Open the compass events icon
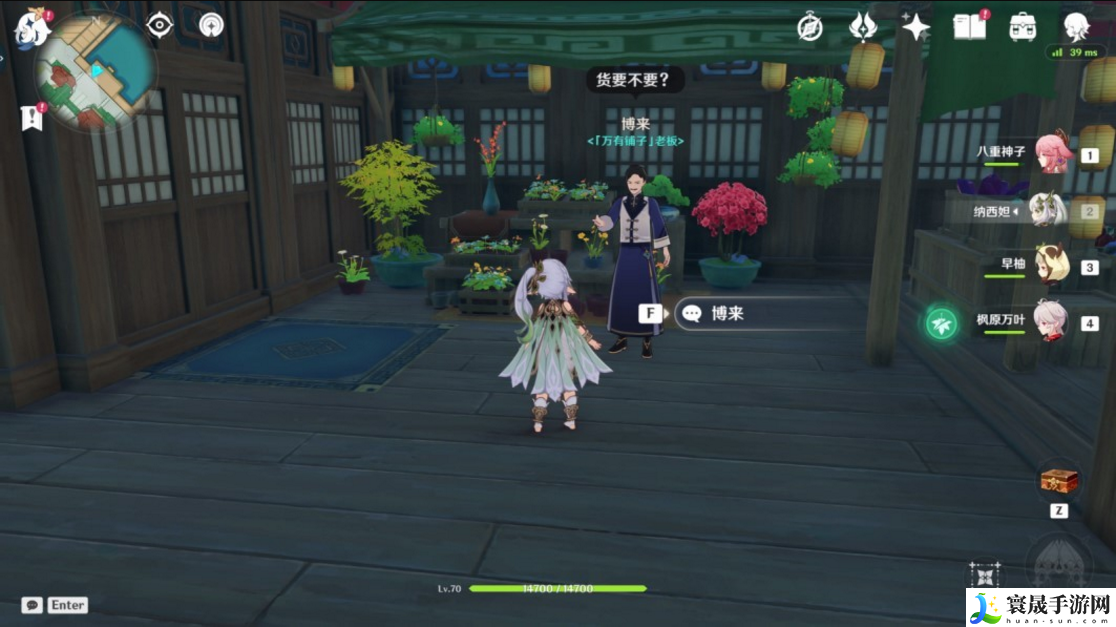Screen dimensions: 1116x627 [810, 27]
